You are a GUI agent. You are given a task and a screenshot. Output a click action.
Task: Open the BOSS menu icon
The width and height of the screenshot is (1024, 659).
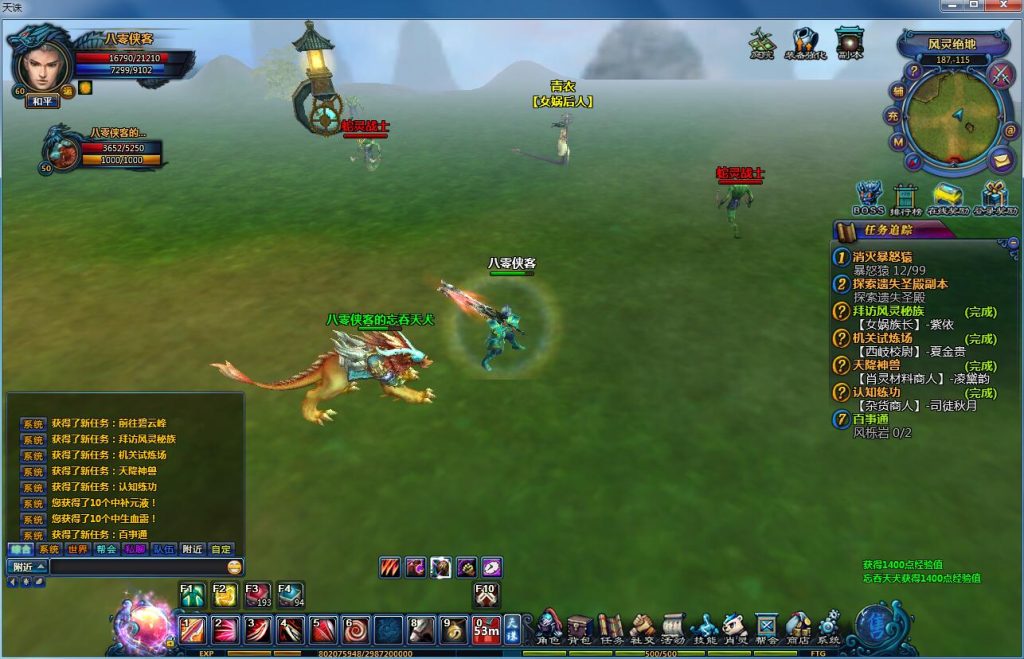[x=868, y=197]
